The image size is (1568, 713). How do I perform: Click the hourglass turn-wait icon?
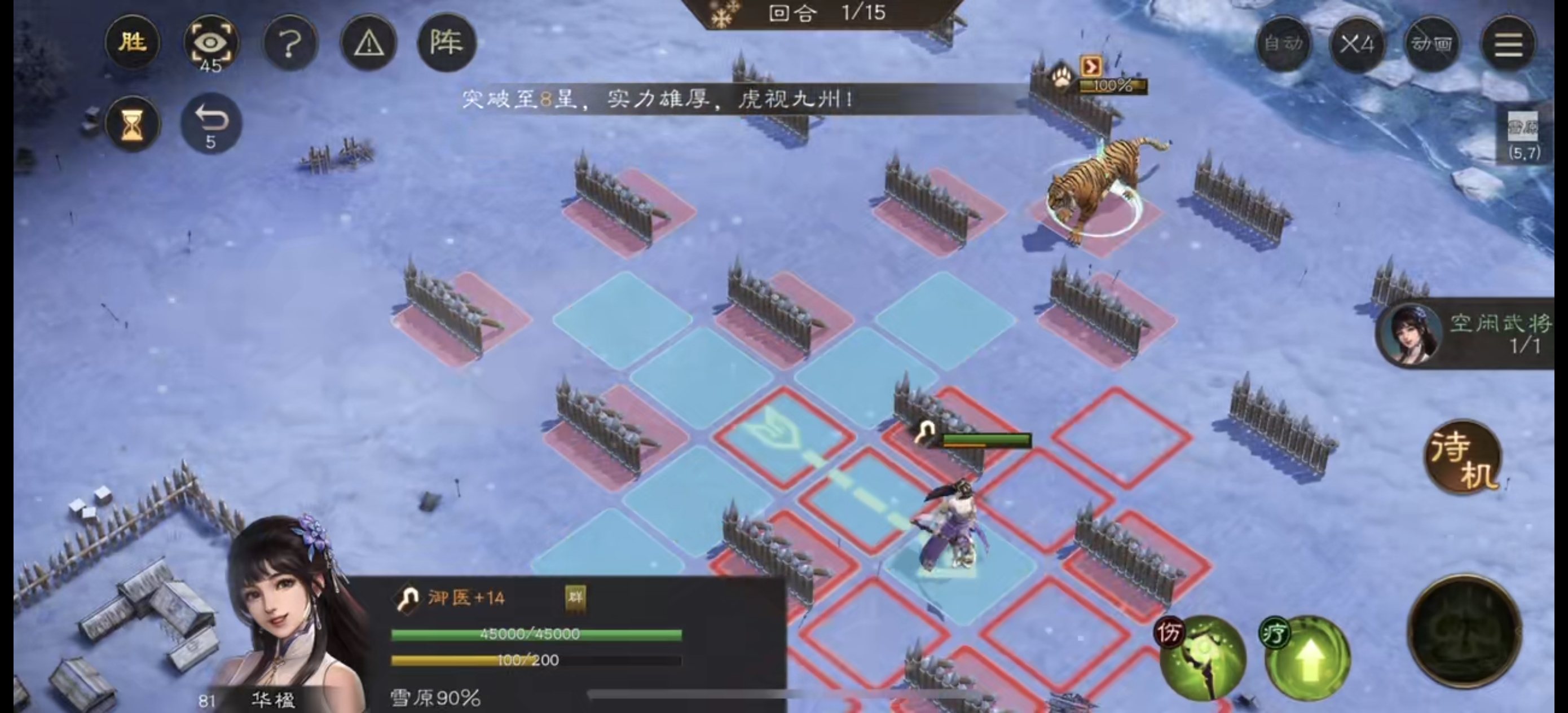[x=133, y=124]
